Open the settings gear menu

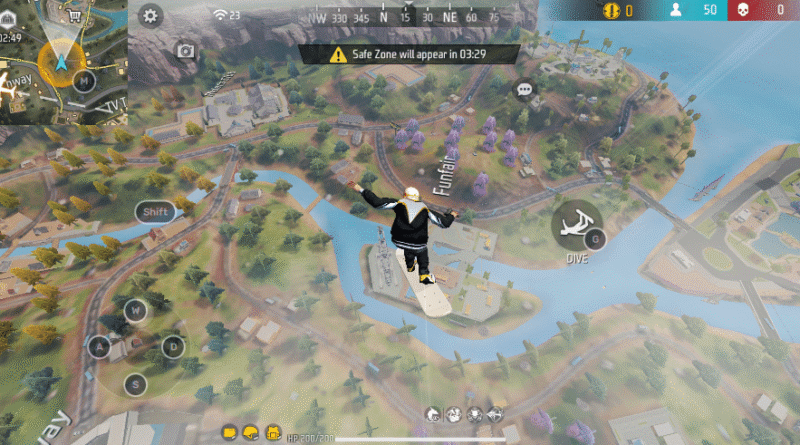click(151, 15)
